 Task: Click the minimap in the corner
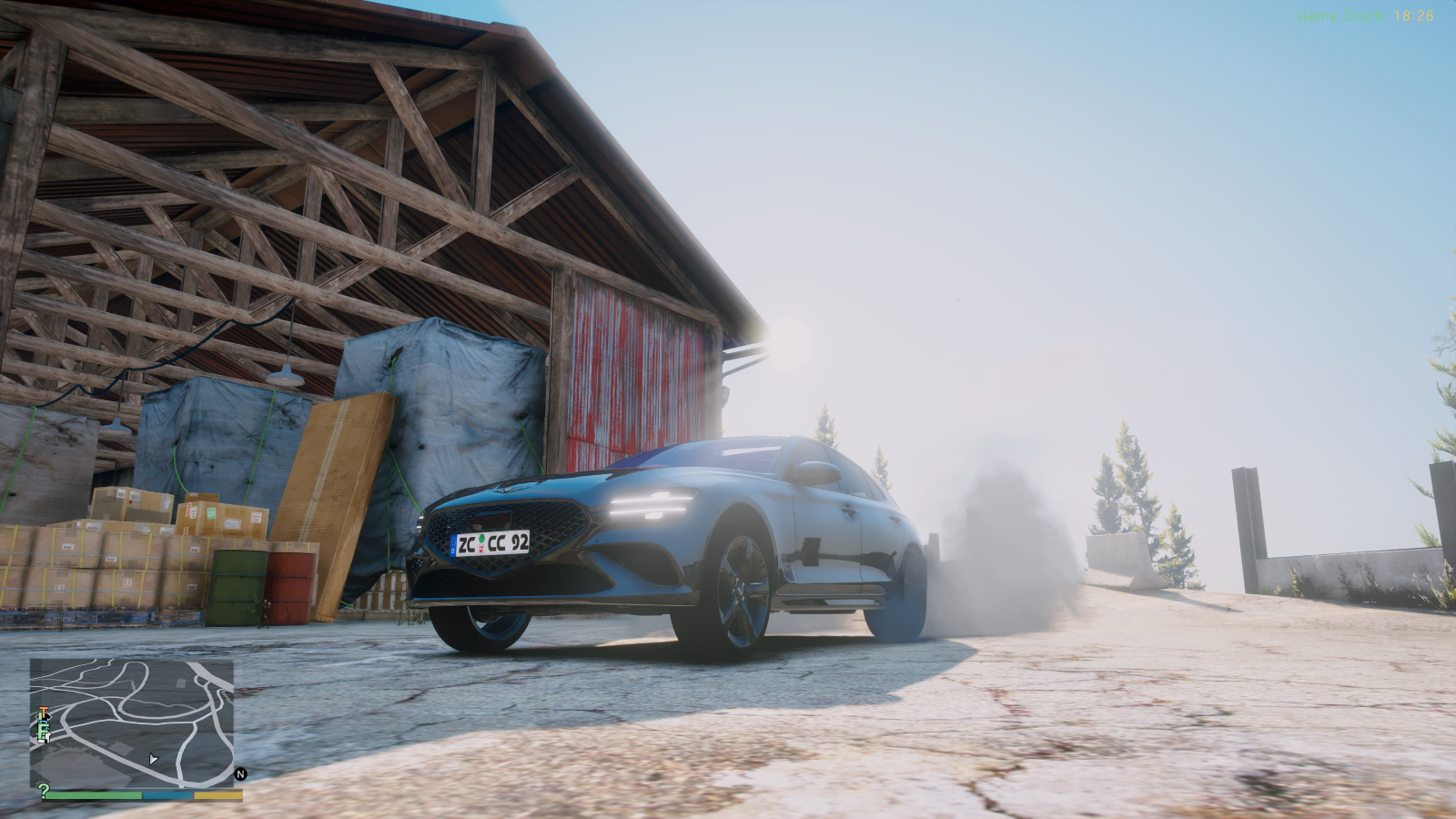tap(132, 723)
